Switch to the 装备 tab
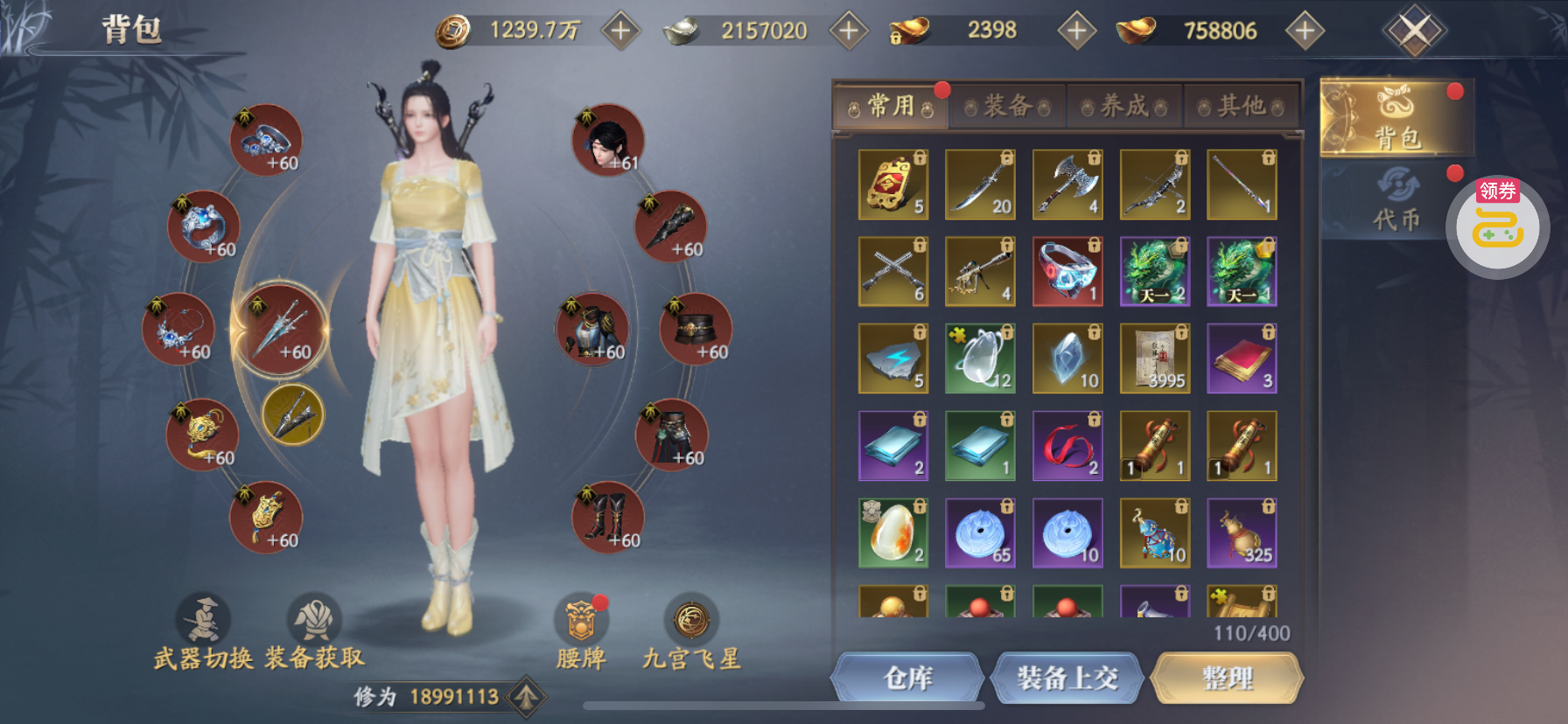The width and height of the screenshot is (1568, 724). click(1007, 107)
